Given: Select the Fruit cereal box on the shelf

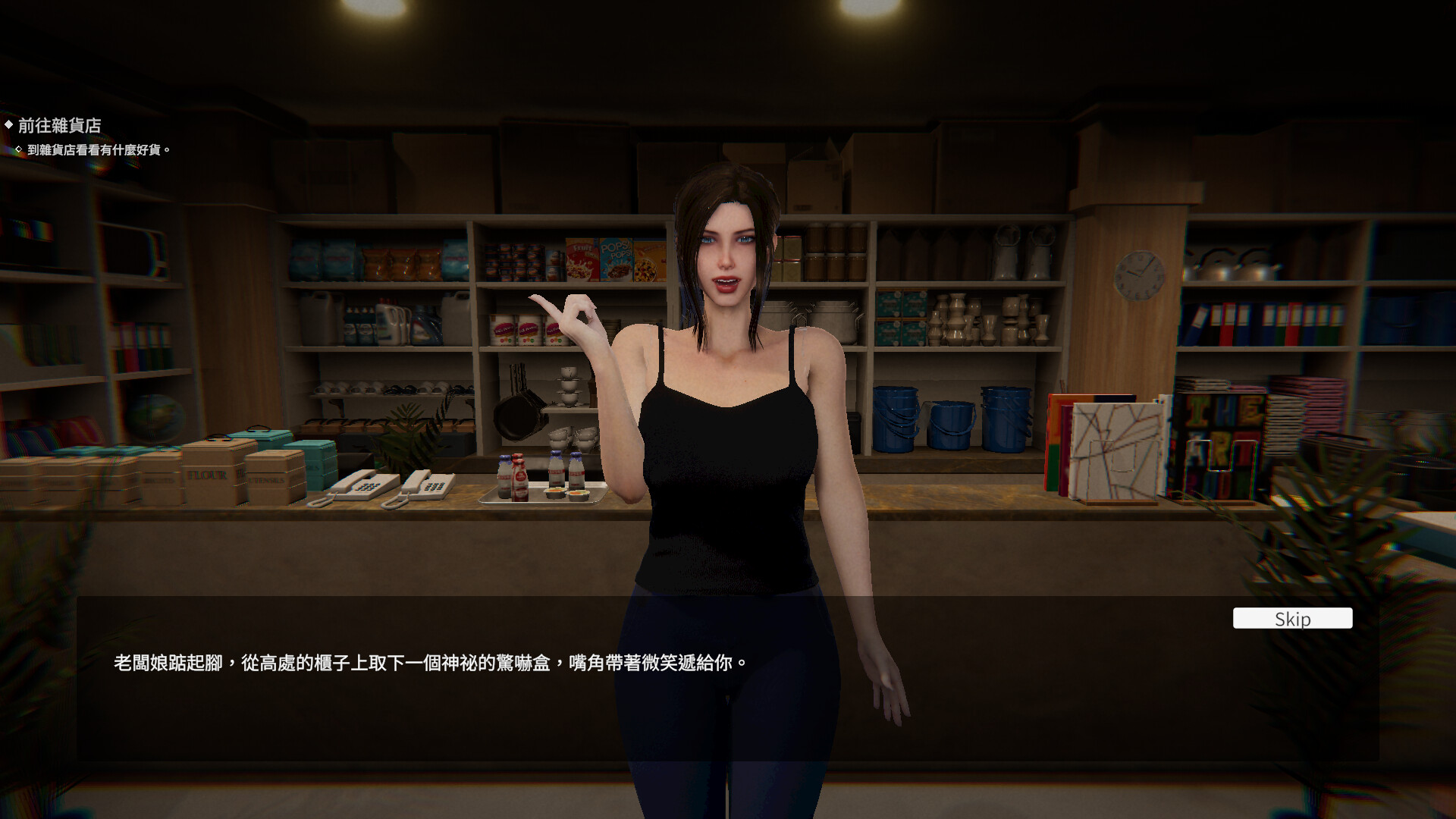Looking at the screenshot, I should 581,258.
